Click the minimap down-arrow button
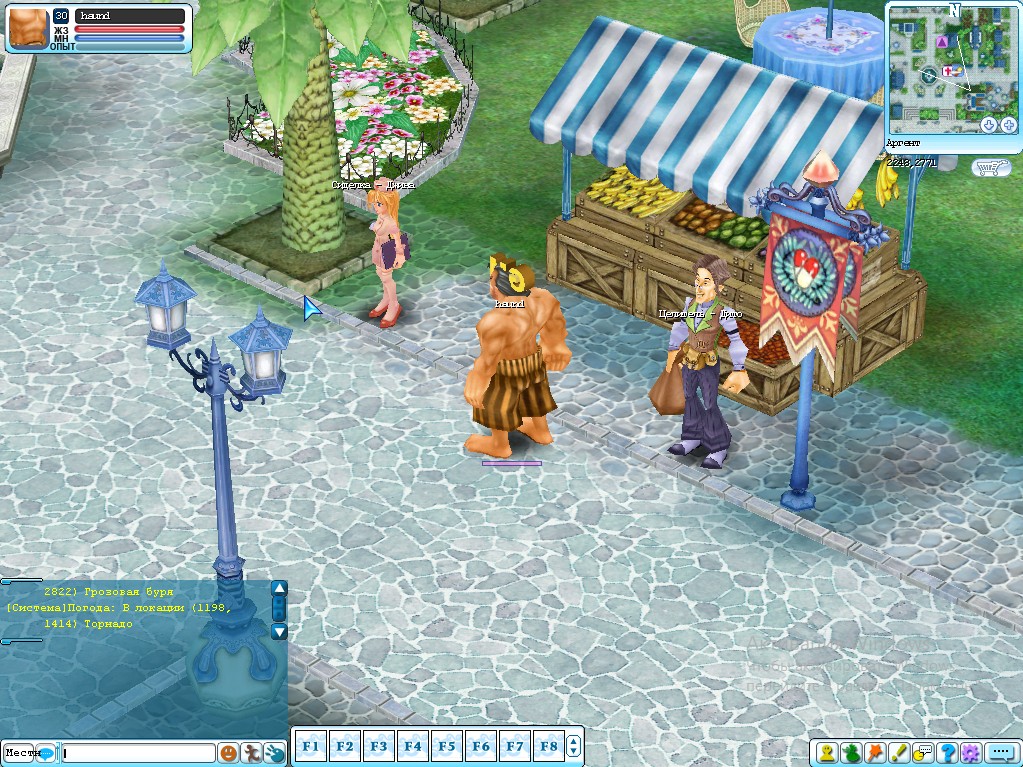This screenshot has height=767, width=1023. click(989, 125)
